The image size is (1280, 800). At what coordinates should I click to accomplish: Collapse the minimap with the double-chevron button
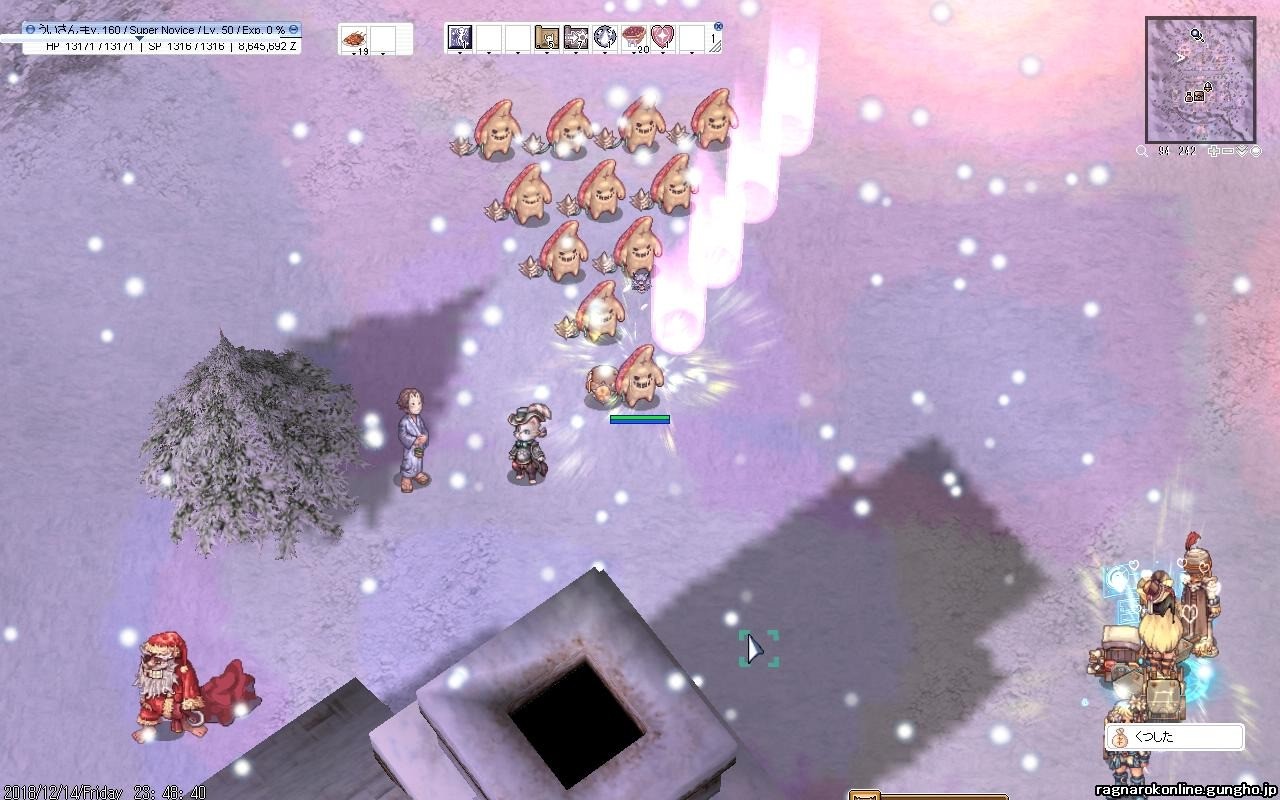click(x=1241, y=151)
